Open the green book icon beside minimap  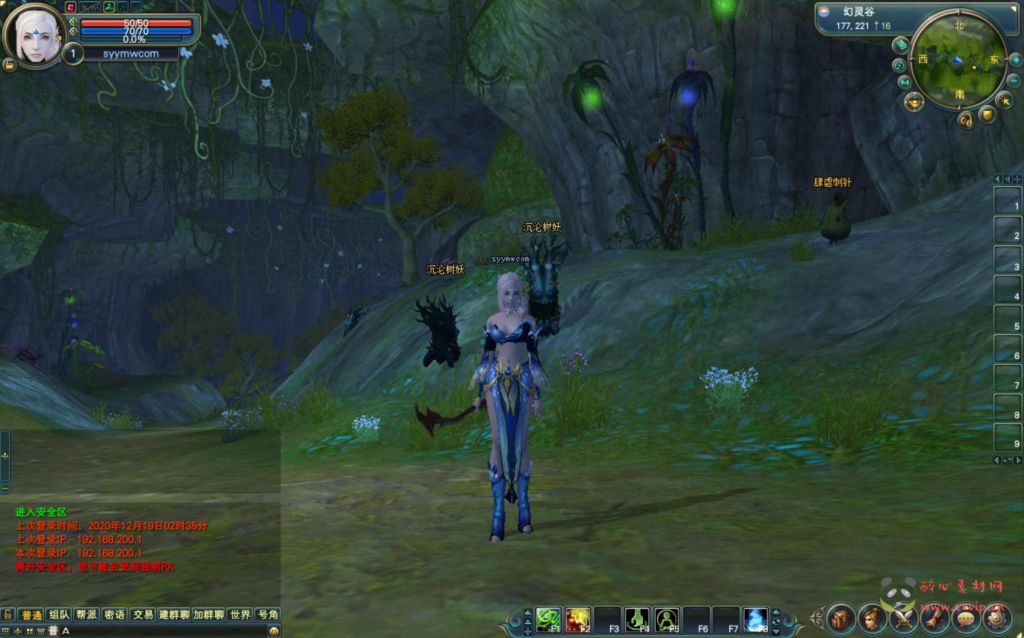coord(900,45)
